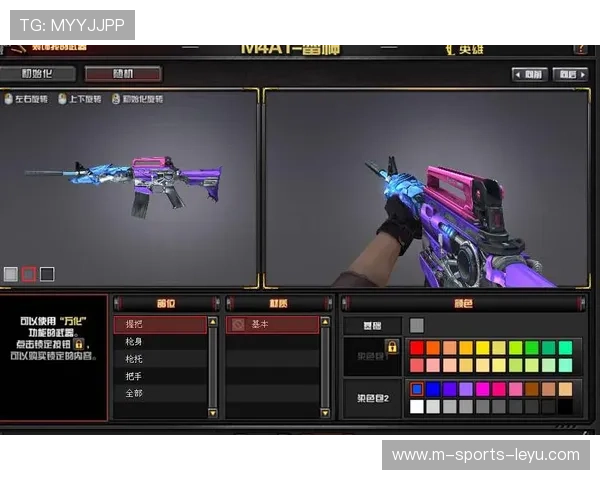Select the white swatch in dye pack 2
The height and width of the screenshot is (480, 600).
point(417,406)
